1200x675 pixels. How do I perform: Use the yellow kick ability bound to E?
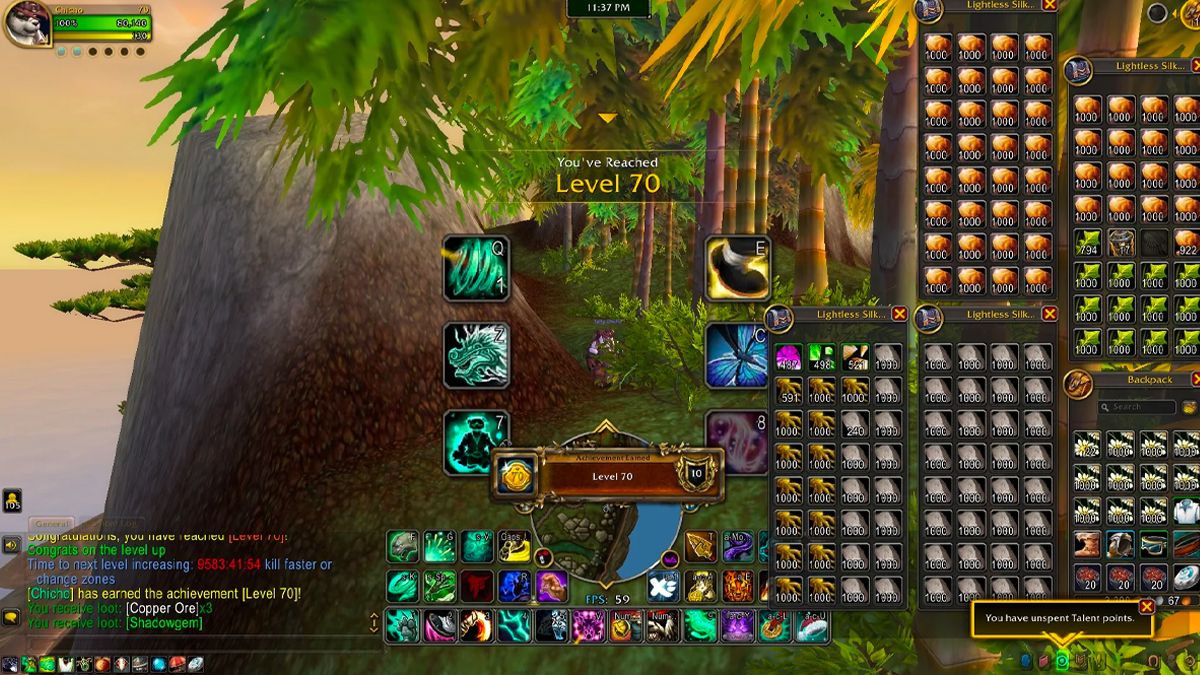click(737, 268)
